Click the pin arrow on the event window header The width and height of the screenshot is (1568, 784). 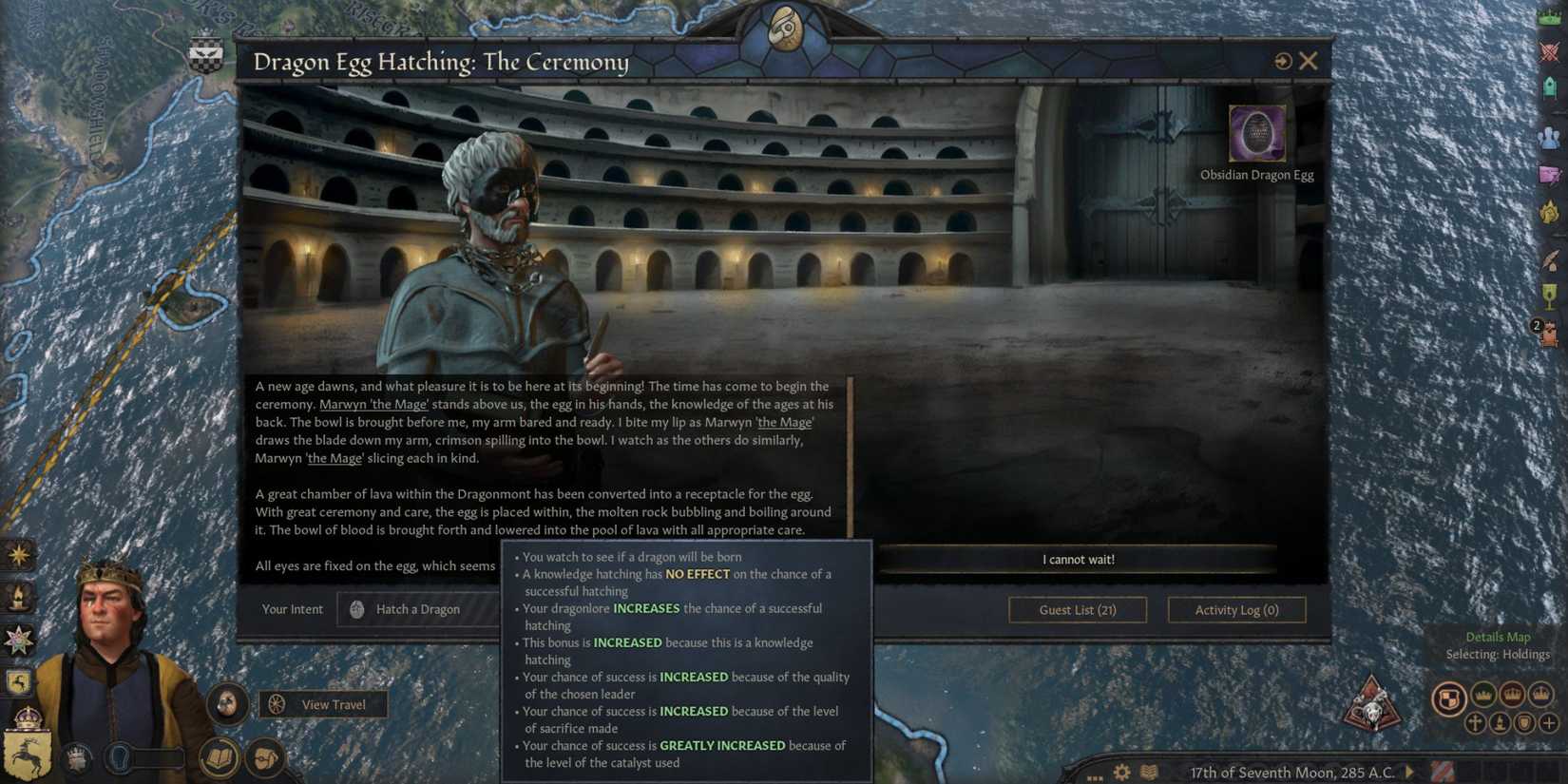1282,60
